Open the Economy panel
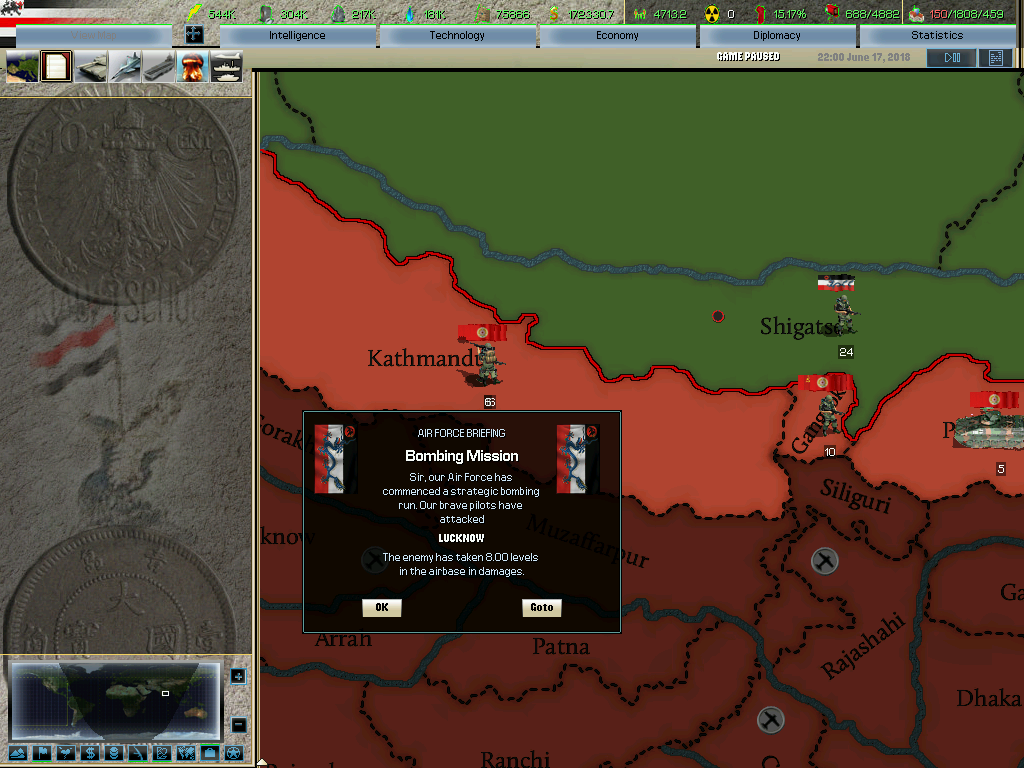Screen dimensions: 1024x768 (x=617, y=36)
